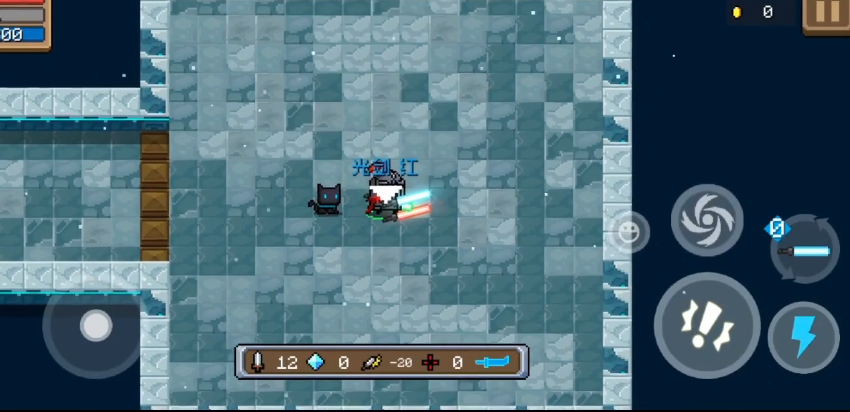The height and width of the screenshot is (412, 850).
Task: Touch the virtual movement joystick
Action: [x=95, y=325]
